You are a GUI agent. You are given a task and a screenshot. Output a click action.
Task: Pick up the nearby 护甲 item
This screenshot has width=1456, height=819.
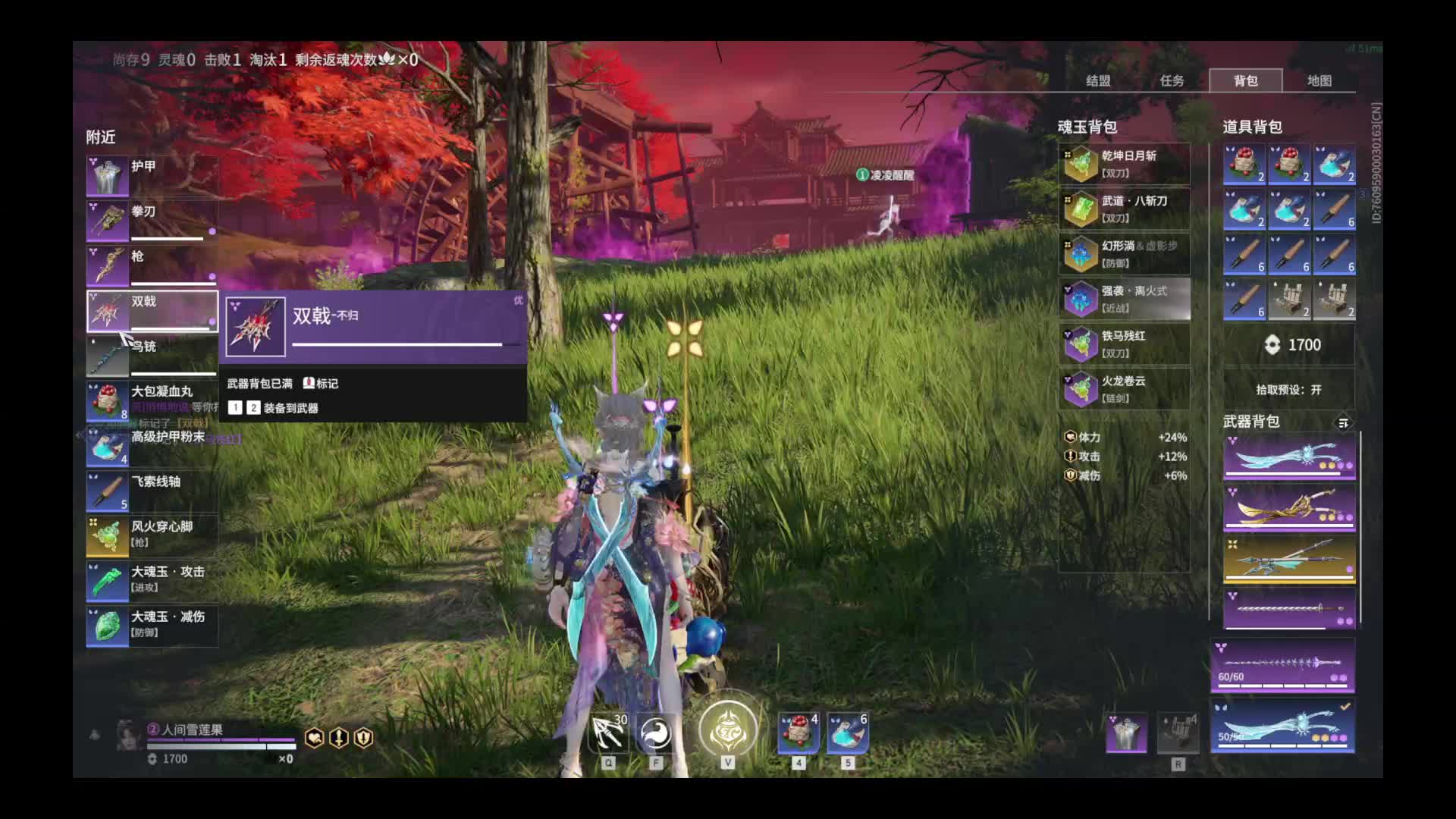[x=152, y=176]
